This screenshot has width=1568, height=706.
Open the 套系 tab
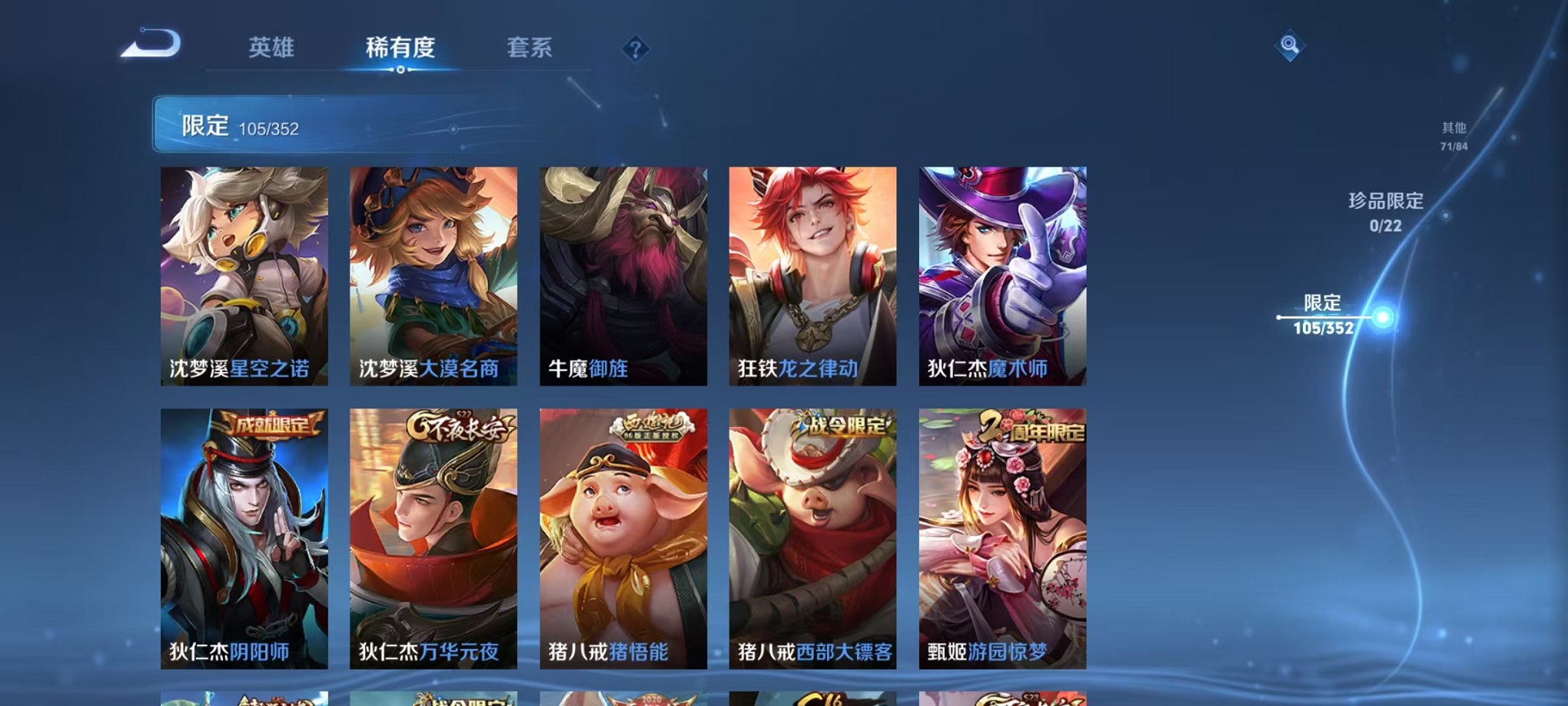[x=528, y=48]
